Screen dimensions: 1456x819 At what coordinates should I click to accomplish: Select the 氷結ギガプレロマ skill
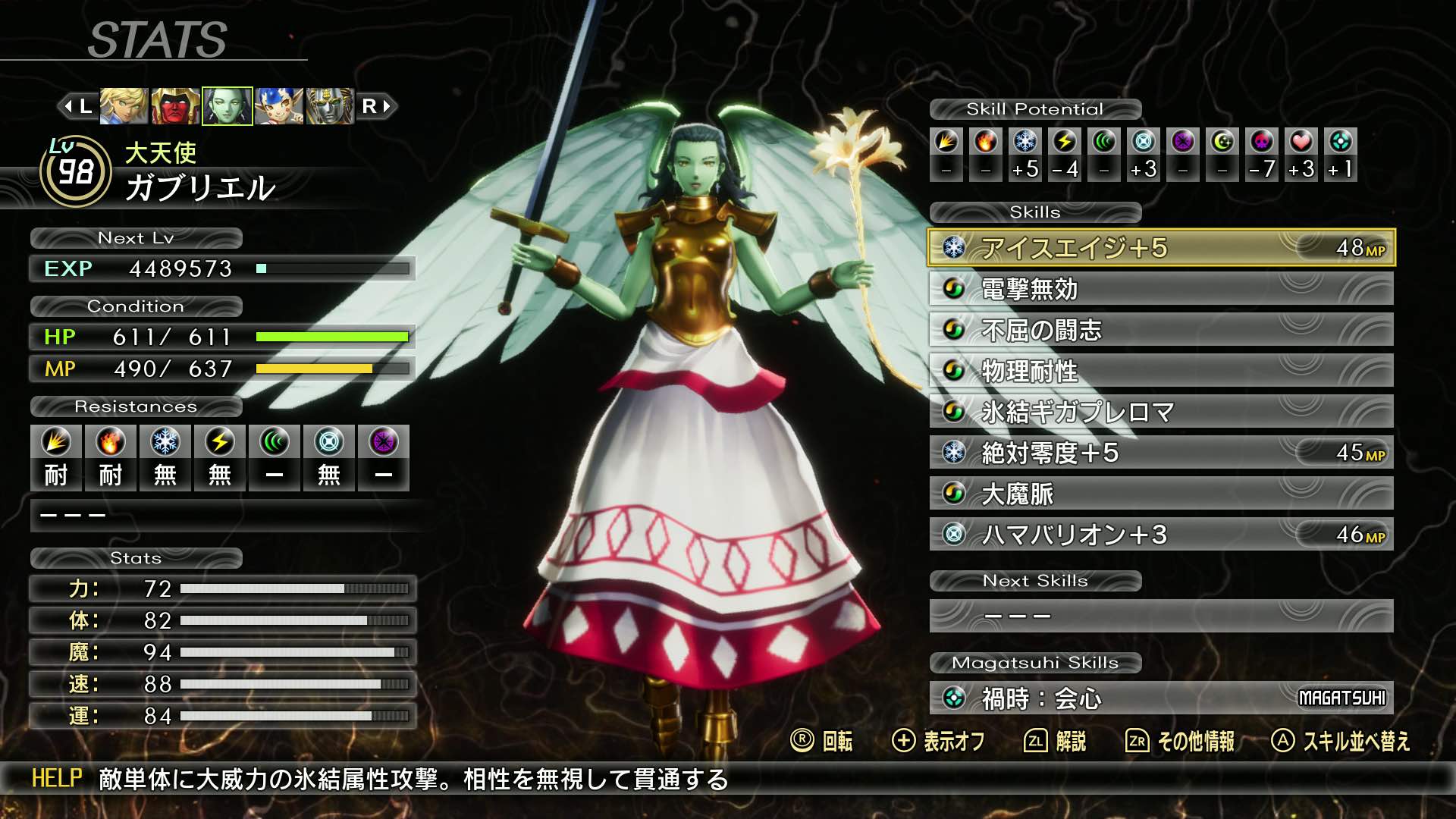1160,412
